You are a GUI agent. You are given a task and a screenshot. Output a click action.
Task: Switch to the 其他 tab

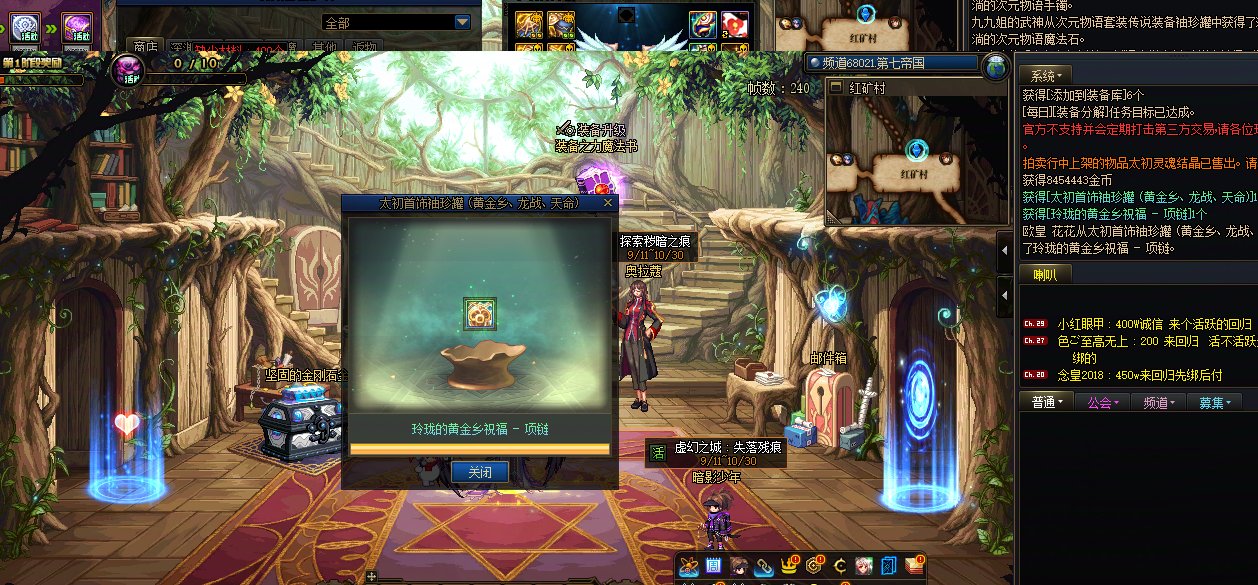[x=323, y=46]
